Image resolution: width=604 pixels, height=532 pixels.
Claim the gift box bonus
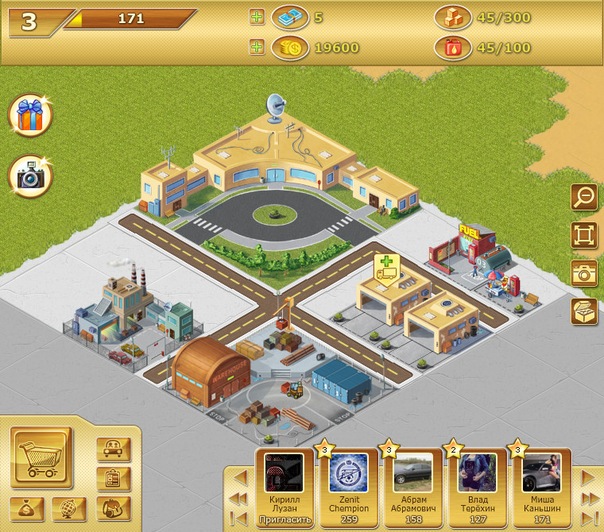pos(30,116)
